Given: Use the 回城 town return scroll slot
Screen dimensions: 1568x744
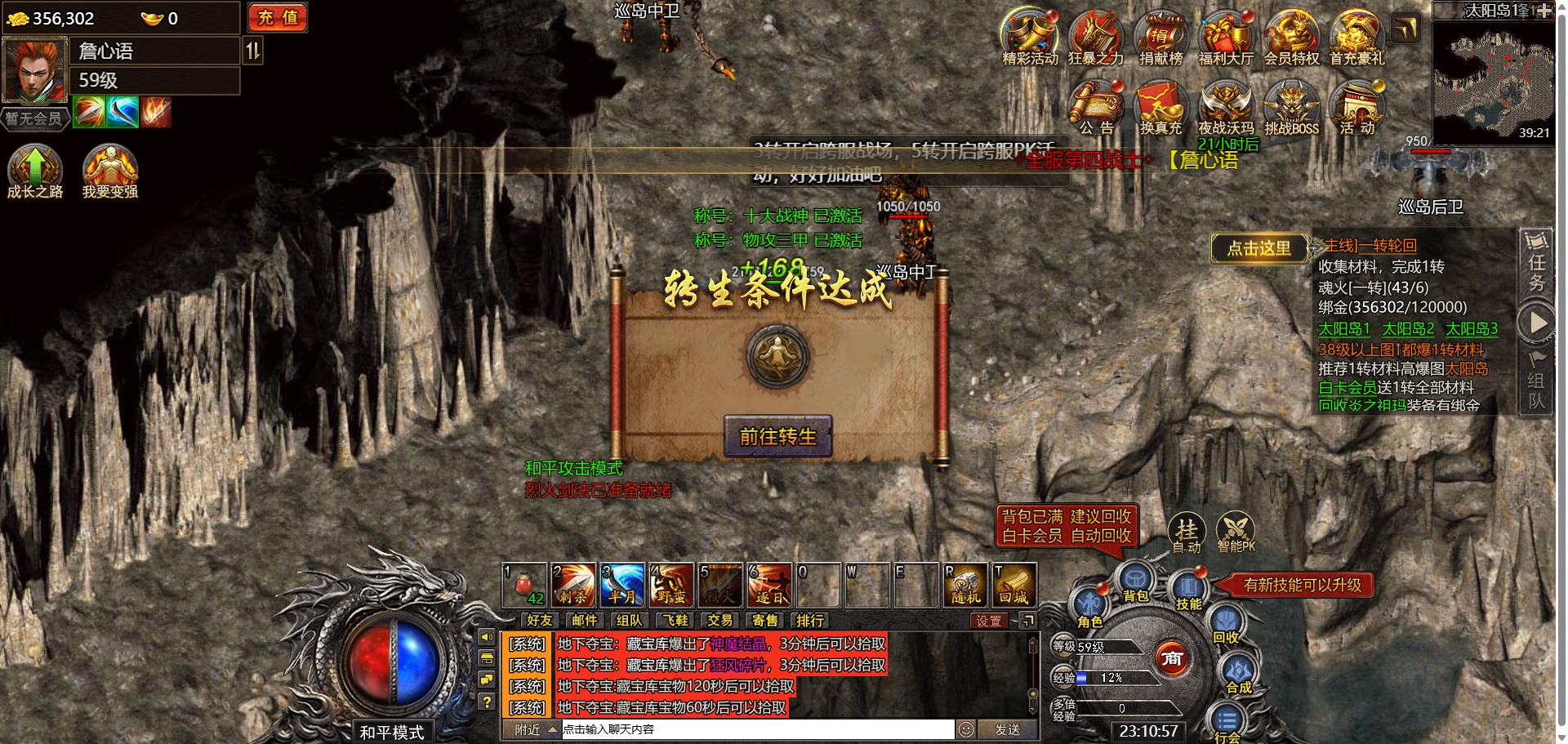Looking at the screenshot, I should [1014, 585].
